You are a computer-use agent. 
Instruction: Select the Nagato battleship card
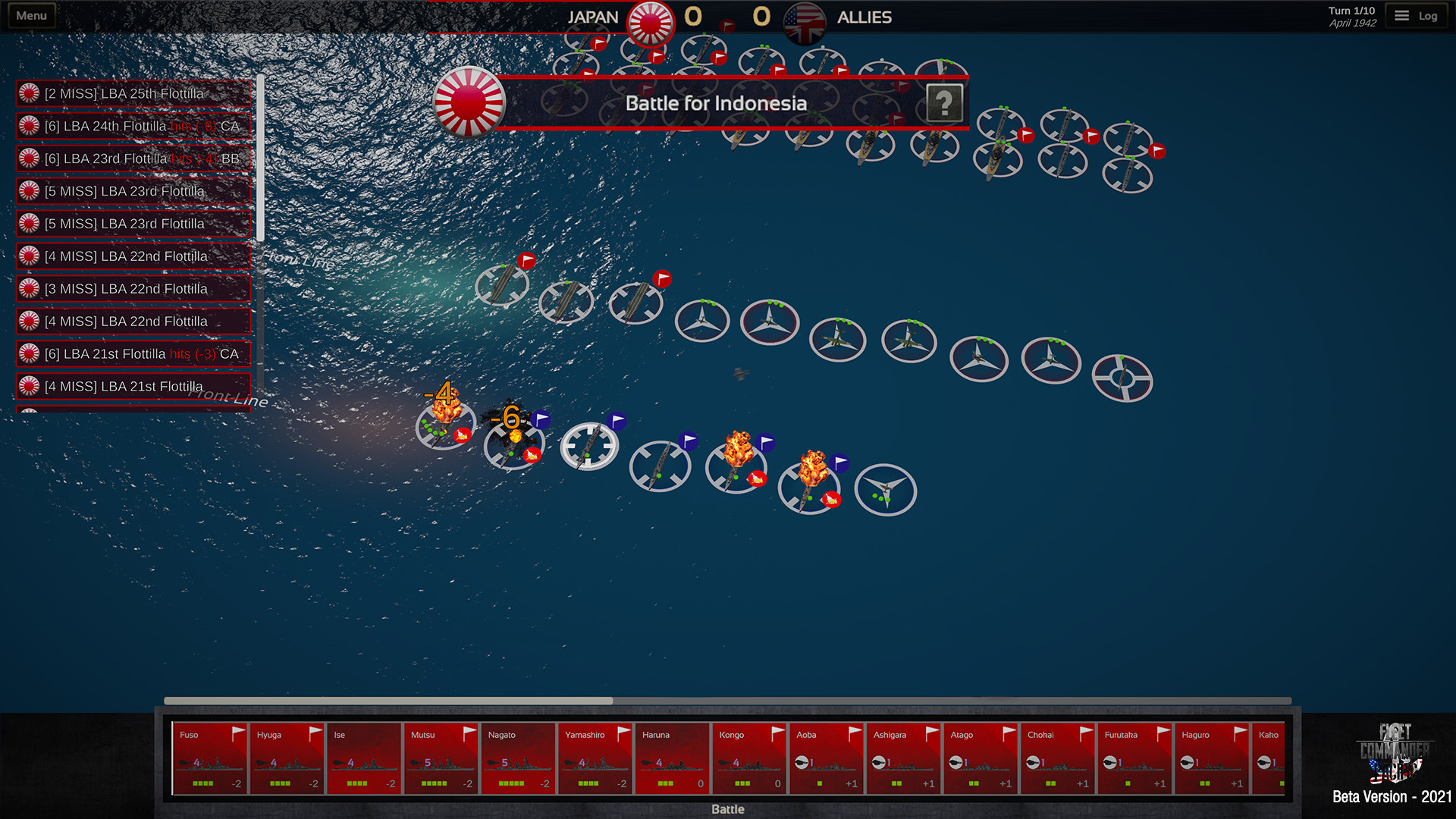(518, 758)
